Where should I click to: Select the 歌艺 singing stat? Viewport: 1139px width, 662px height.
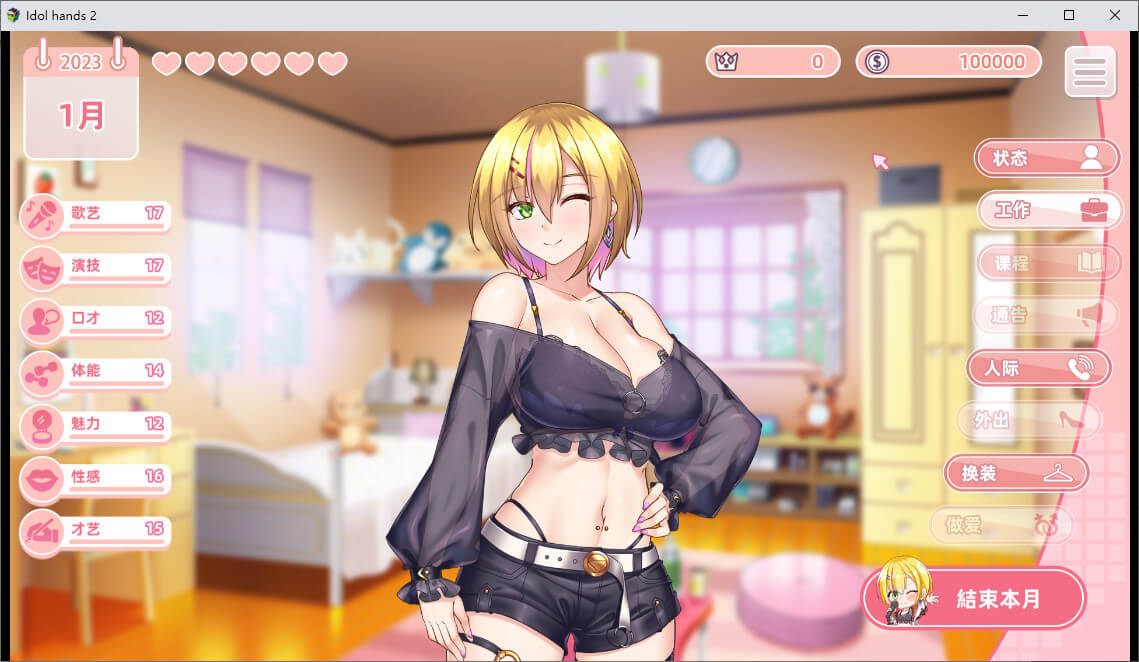pyautogui.click(x=96, y=215)
